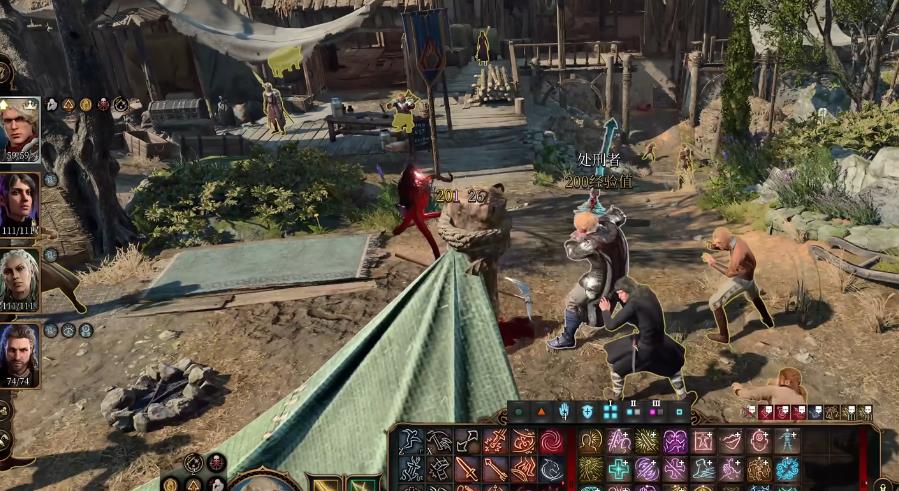Click the green ranged weapon set slot

[x=361, y=484]
